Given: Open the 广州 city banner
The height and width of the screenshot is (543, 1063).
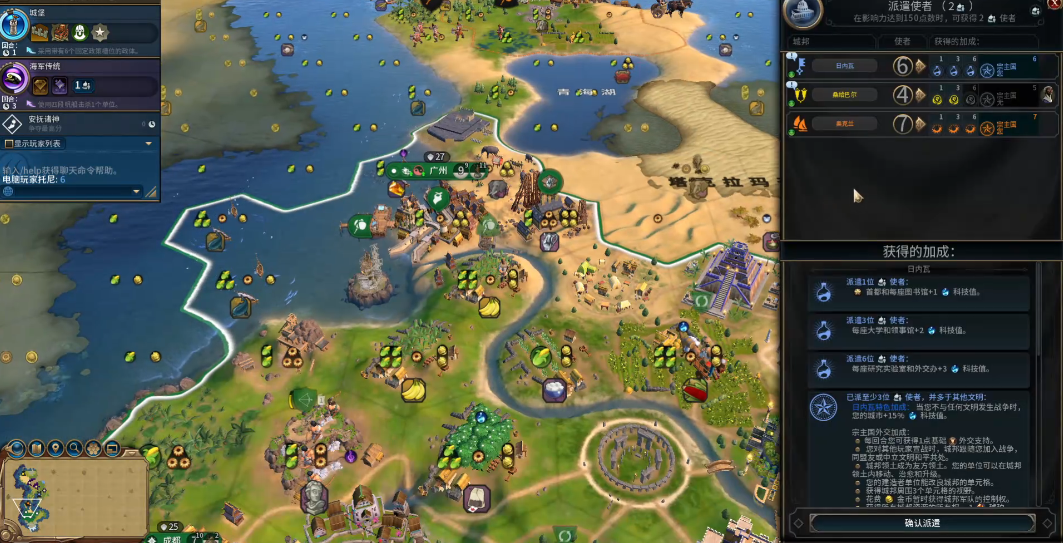Looking at the screenshot, I should tap(437, 171).
